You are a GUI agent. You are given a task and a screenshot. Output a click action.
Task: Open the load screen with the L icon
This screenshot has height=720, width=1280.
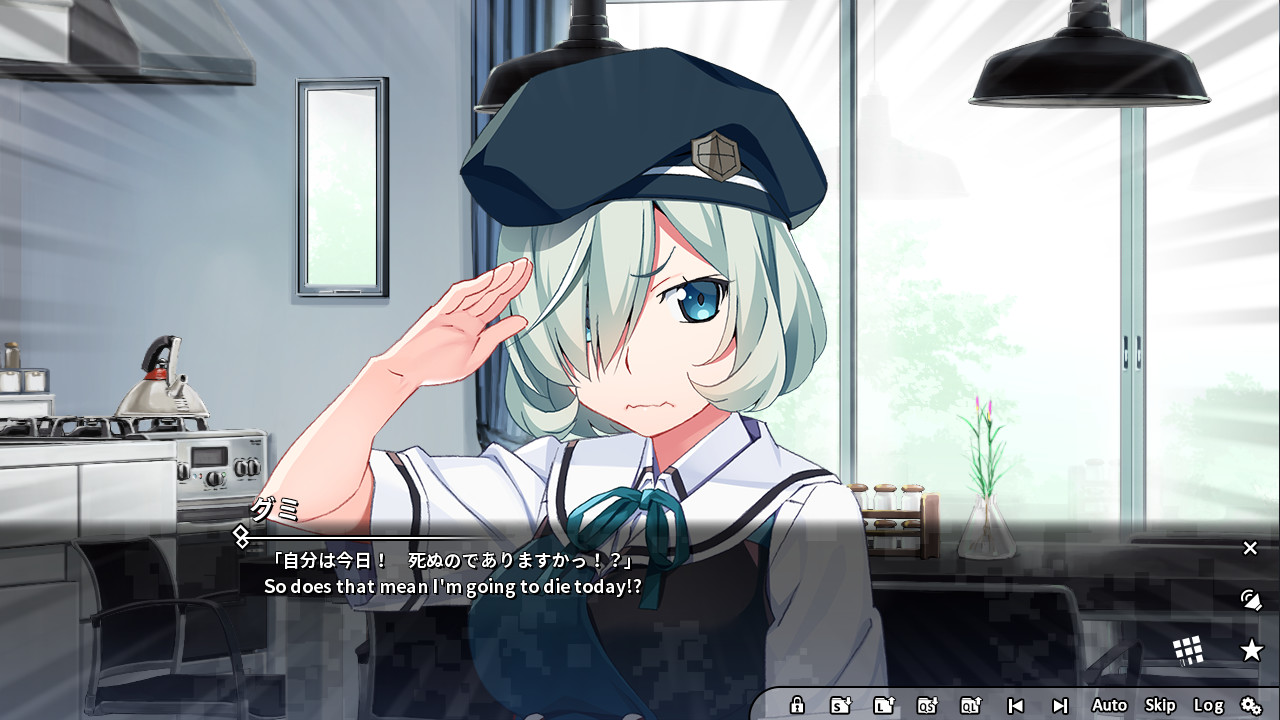click(x=883, y=705)
